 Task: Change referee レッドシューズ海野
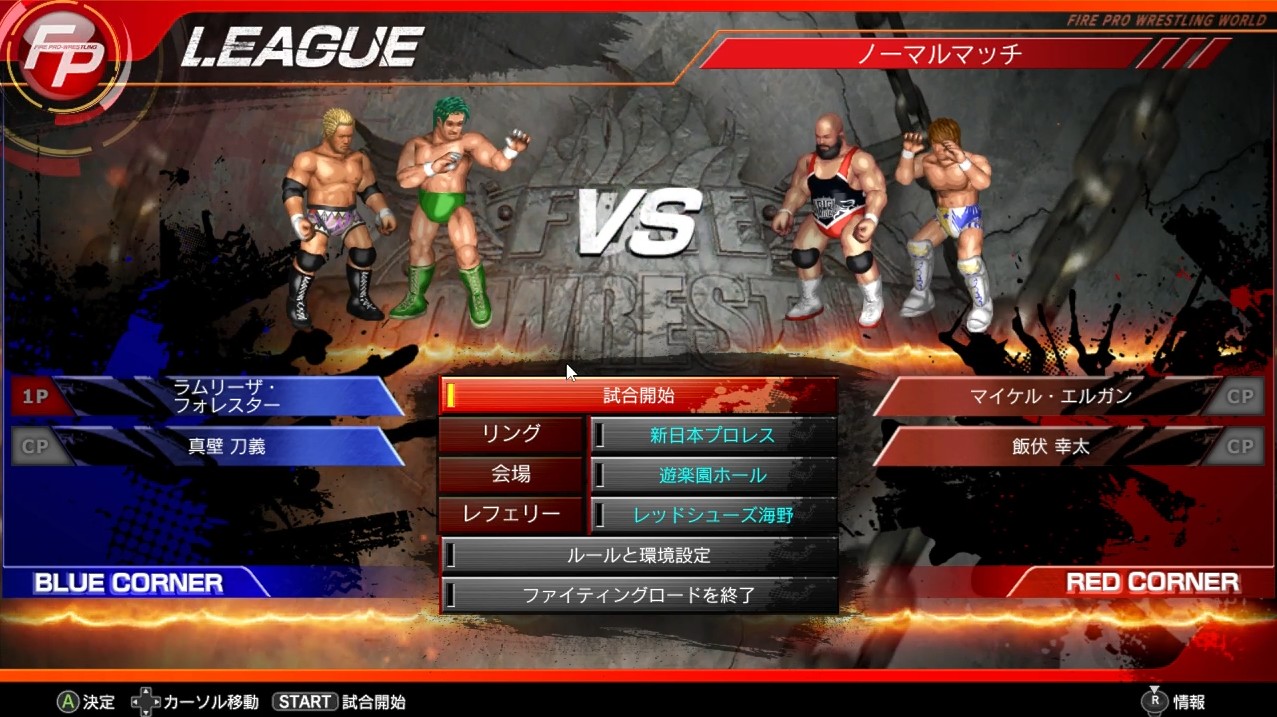tap(713, 515)
